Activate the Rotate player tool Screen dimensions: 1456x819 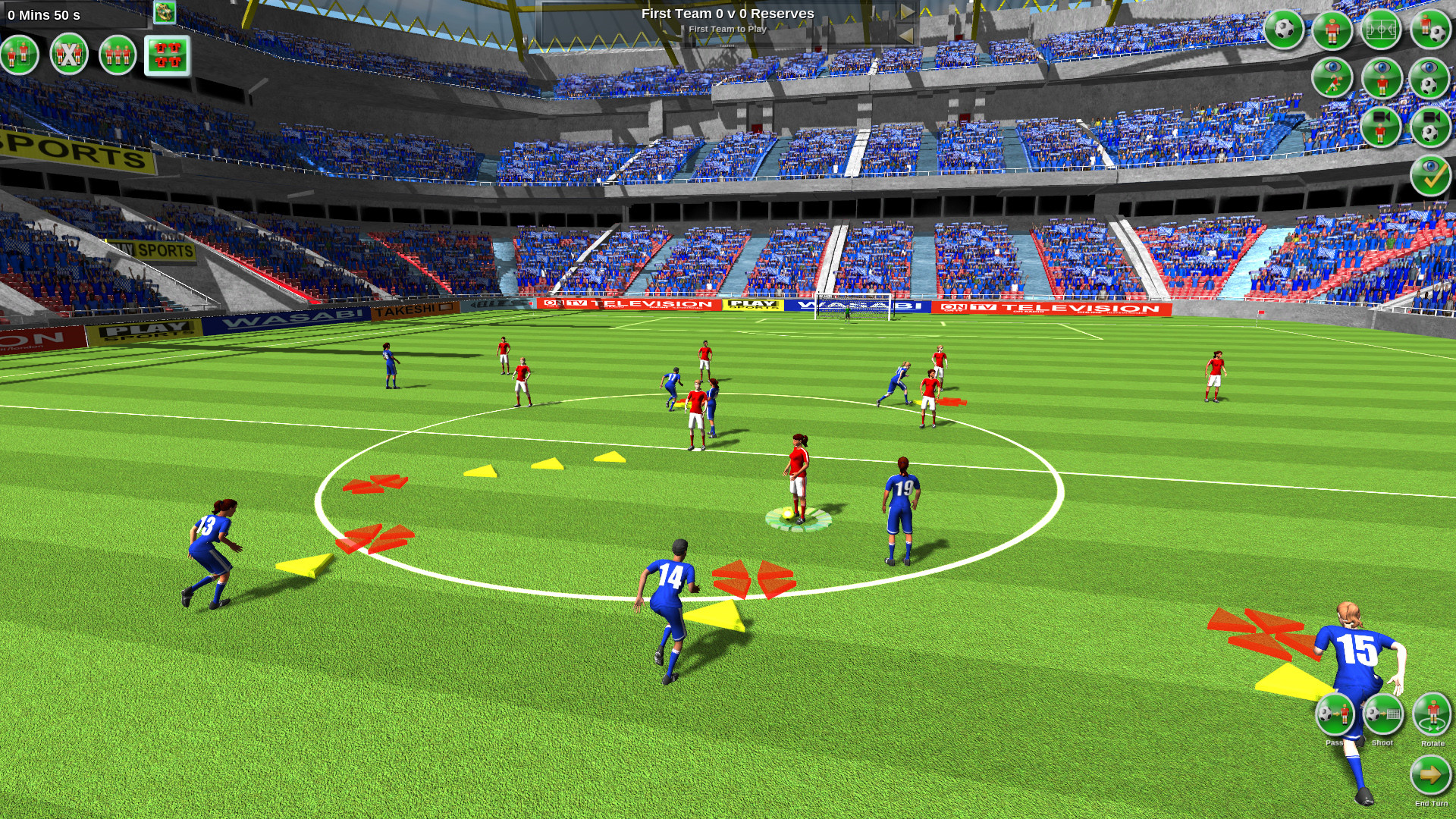click(1432, 715)
